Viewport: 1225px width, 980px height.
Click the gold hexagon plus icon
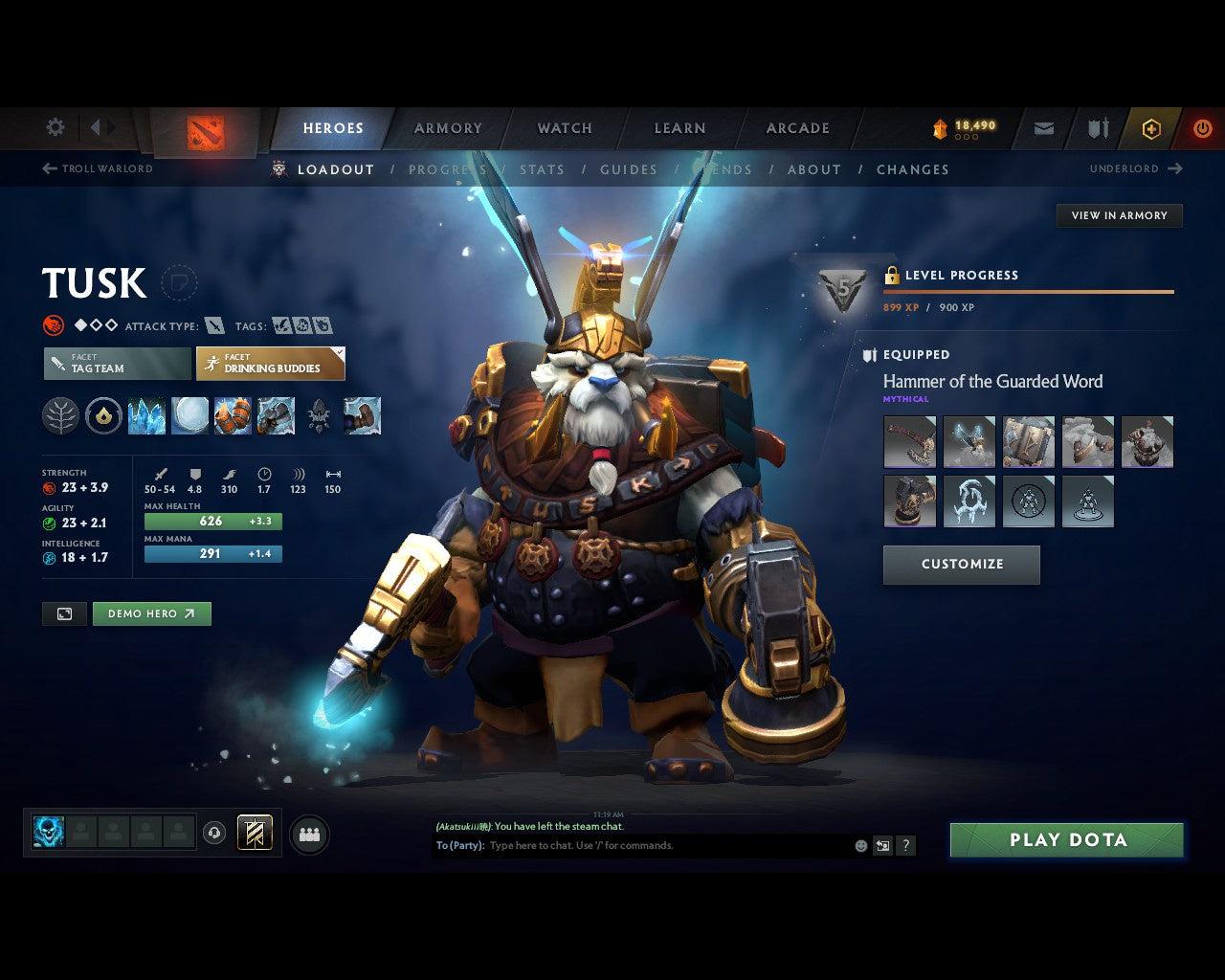(1151, 128)
